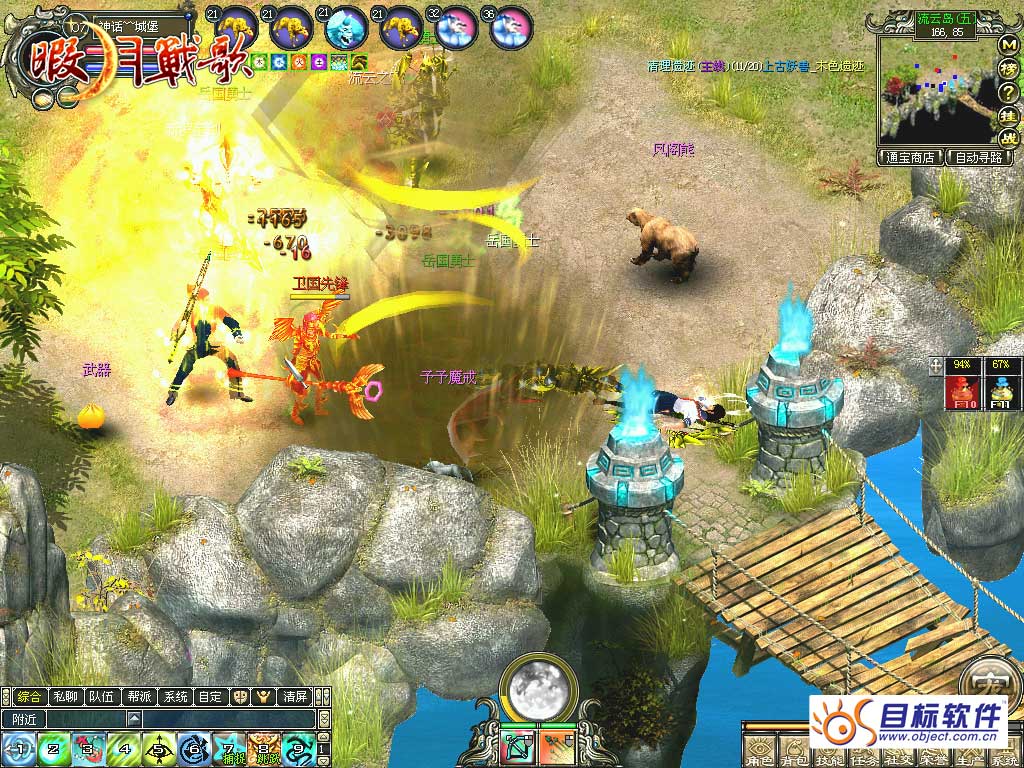Select the 帮派 guild chat tab
This screenshot has width=1024, height=768.
click(x=138, y=696)
